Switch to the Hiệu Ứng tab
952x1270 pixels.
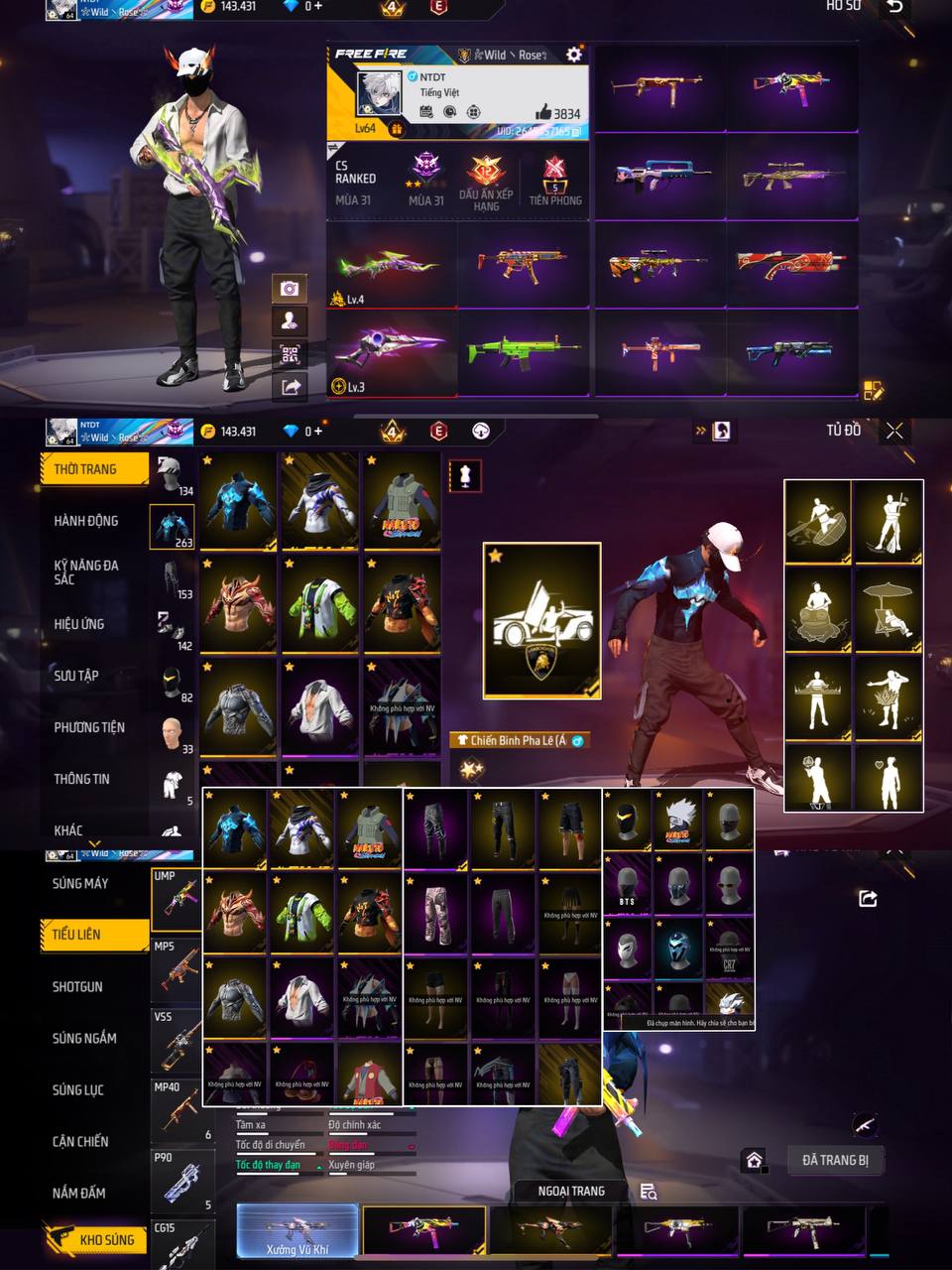pyautogui.click(x=79, y=624)
